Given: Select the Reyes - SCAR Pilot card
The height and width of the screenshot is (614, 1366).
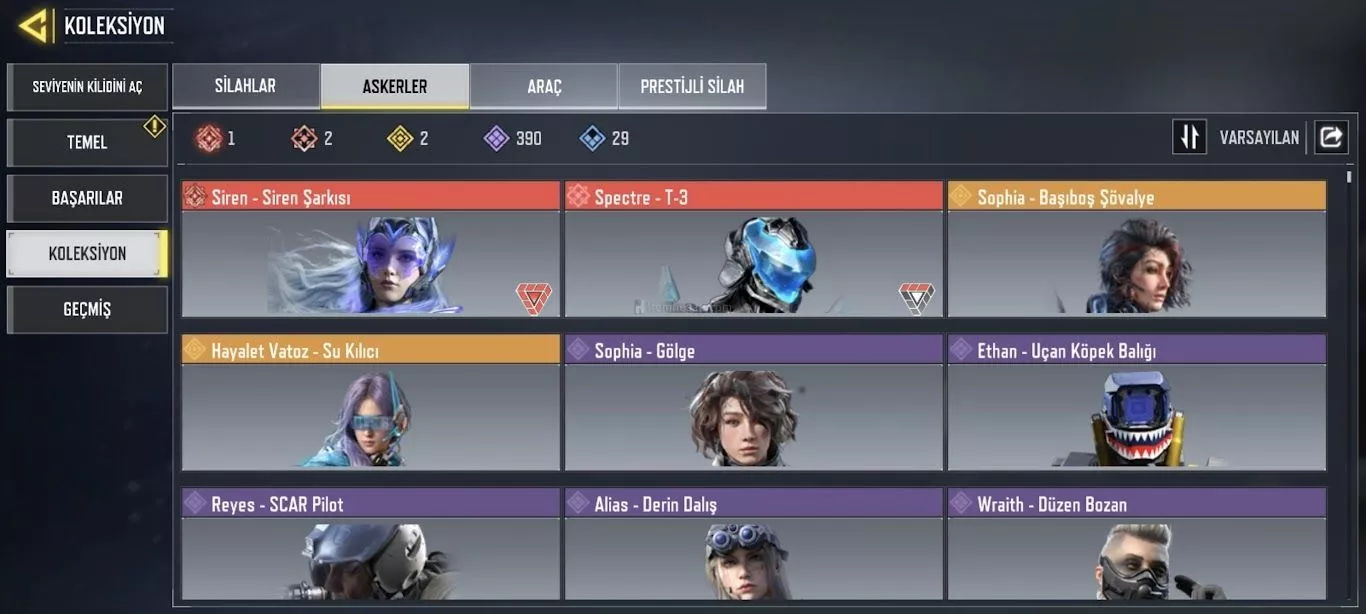Looking at the screenshot, I should click(370, 545).
